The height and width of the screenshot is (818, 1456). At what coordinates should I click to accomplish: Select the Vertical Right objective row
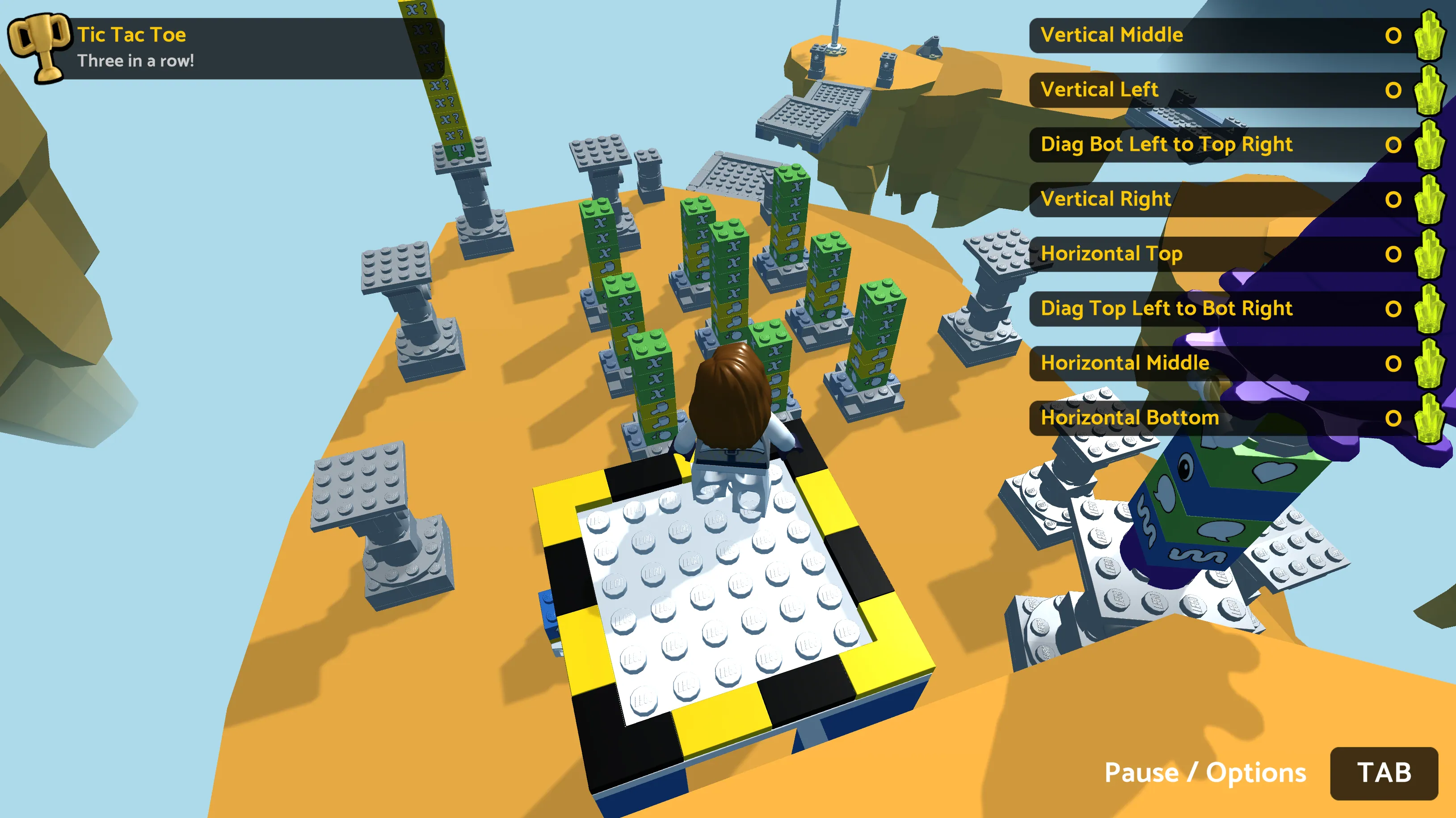click(1221, 199)
